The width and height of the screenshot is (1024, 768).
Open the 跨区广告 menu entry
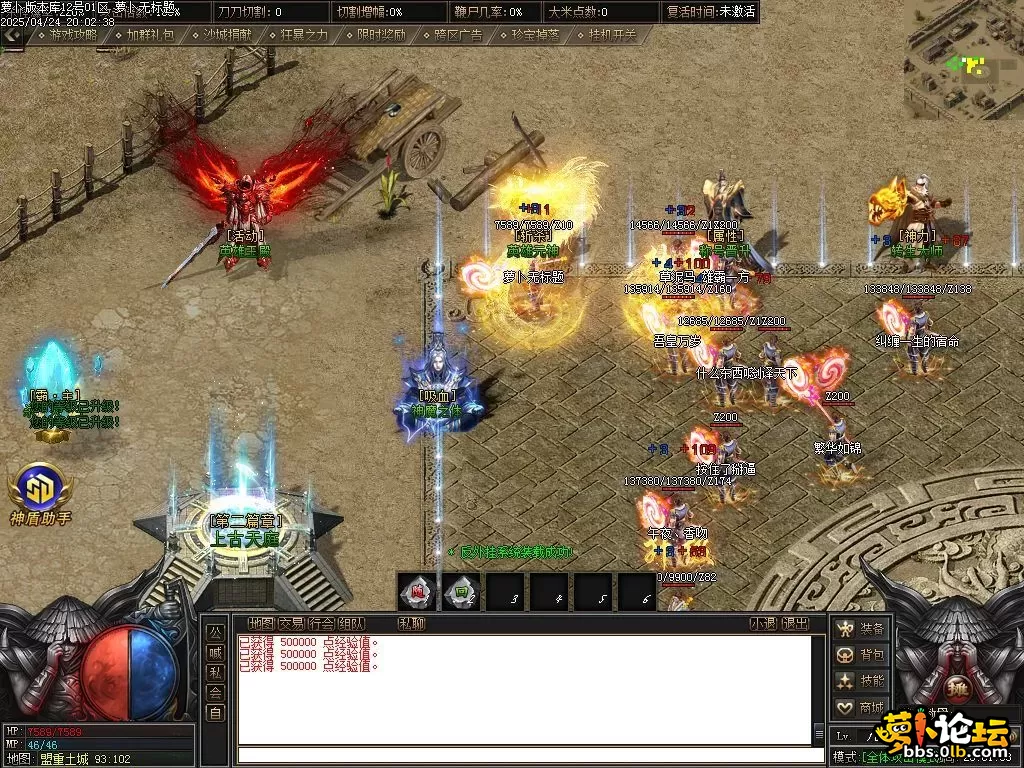pyautogui.click(x=458, y=34)
